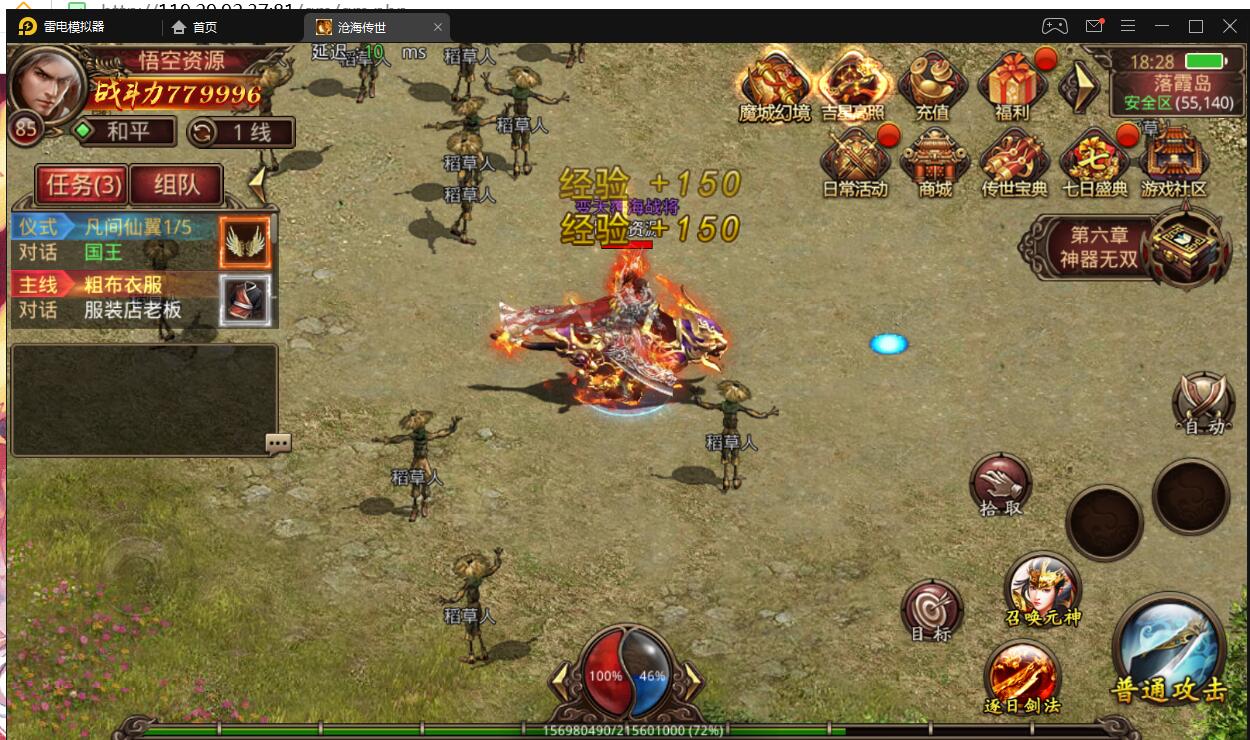Open the 商城 shop
The height and width of the screenshot is (740, 1250).
934,163
